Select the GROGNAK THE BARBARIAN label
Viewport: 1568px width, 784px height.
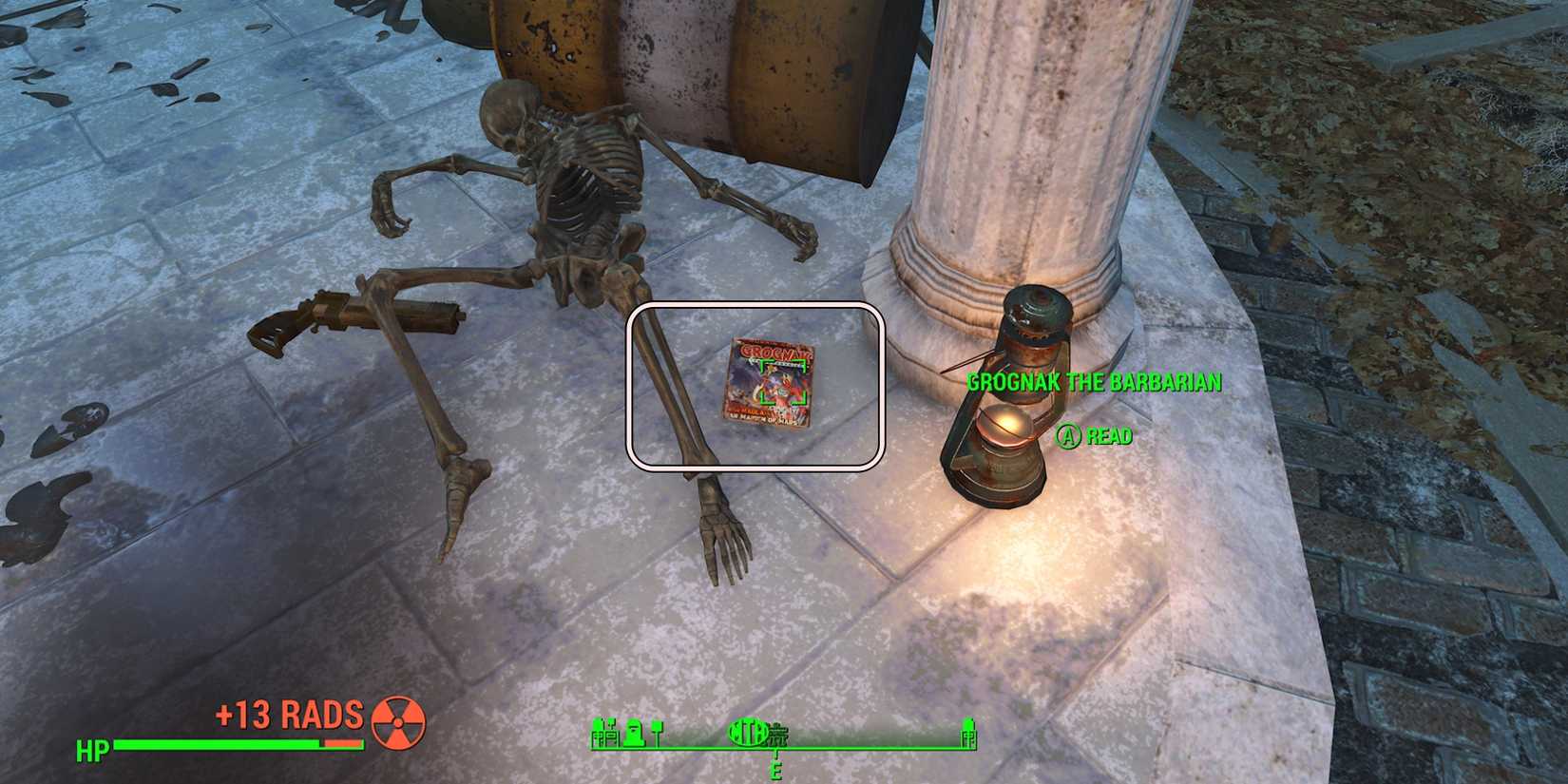pos(1094,383)
